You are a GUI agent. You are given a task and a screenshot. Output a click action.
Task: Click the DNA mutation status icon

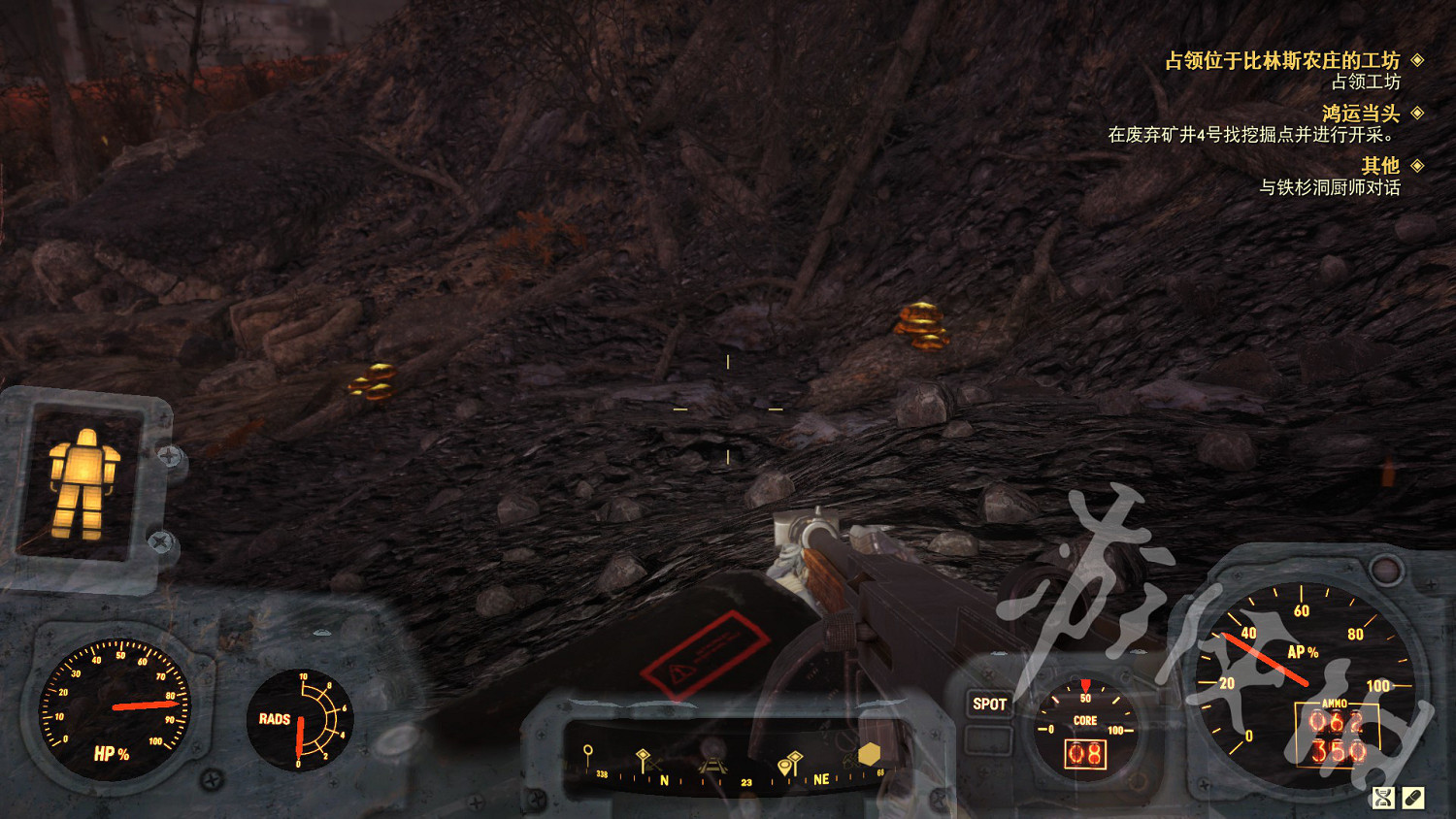pyautogui.click(x=1382, y=798)
